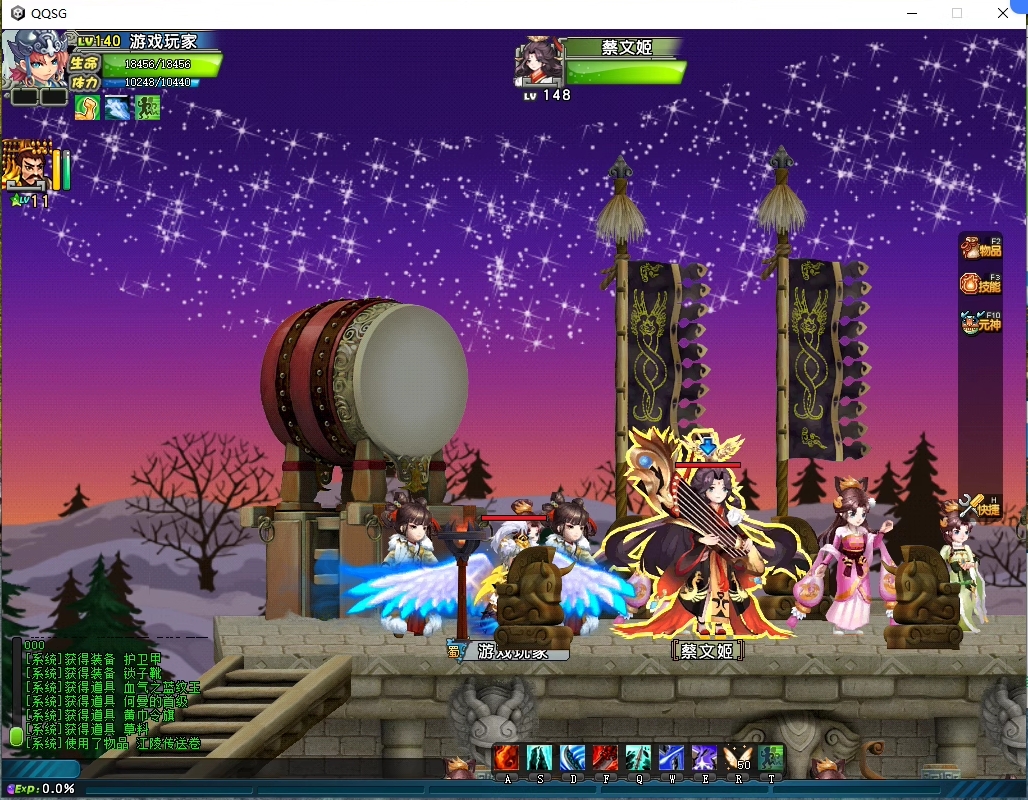Close the QQSG window
The image size is (1028, 800).
pos(1003,13)
